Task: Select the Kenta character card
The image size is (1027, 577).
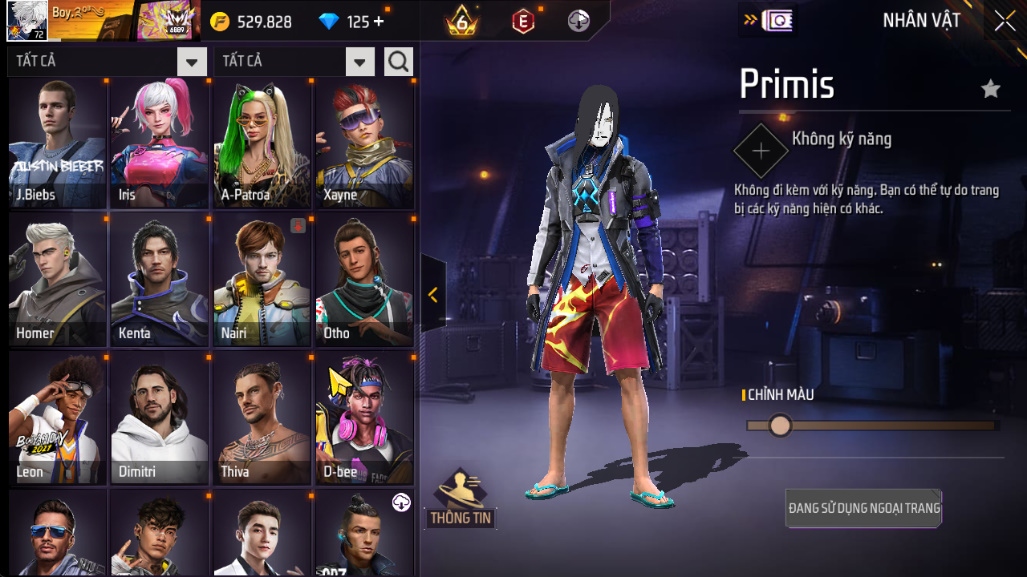Action: tap(159, 281)
